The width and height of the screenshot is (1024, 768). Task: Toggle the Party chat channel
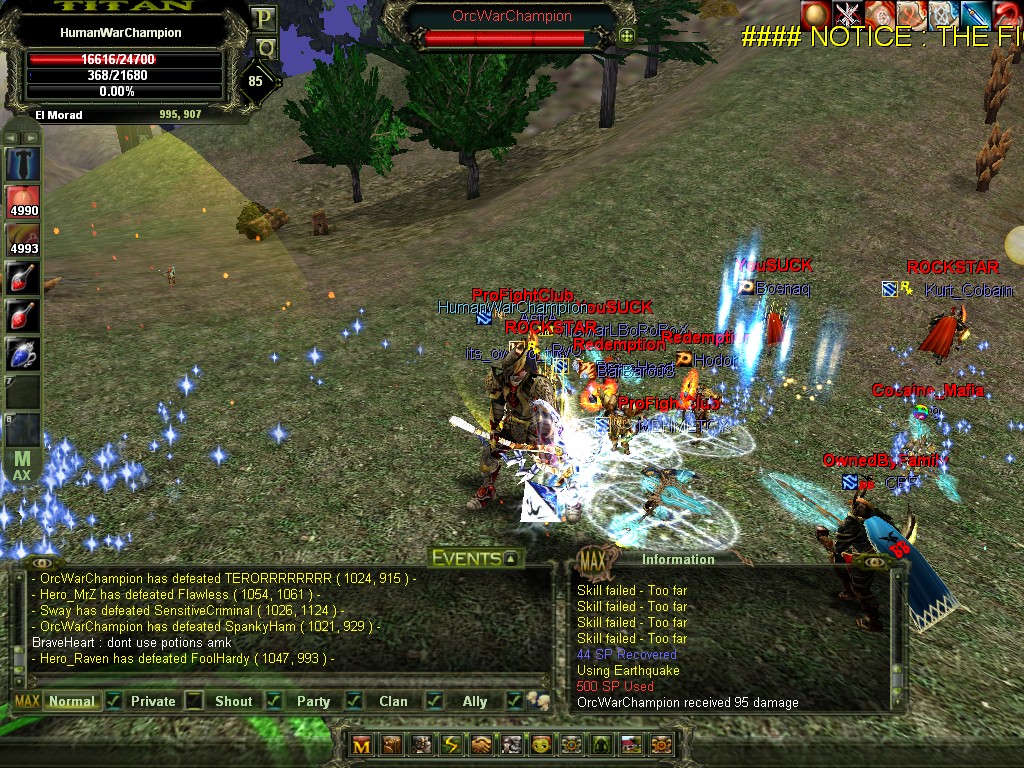(x=313, y=701)
